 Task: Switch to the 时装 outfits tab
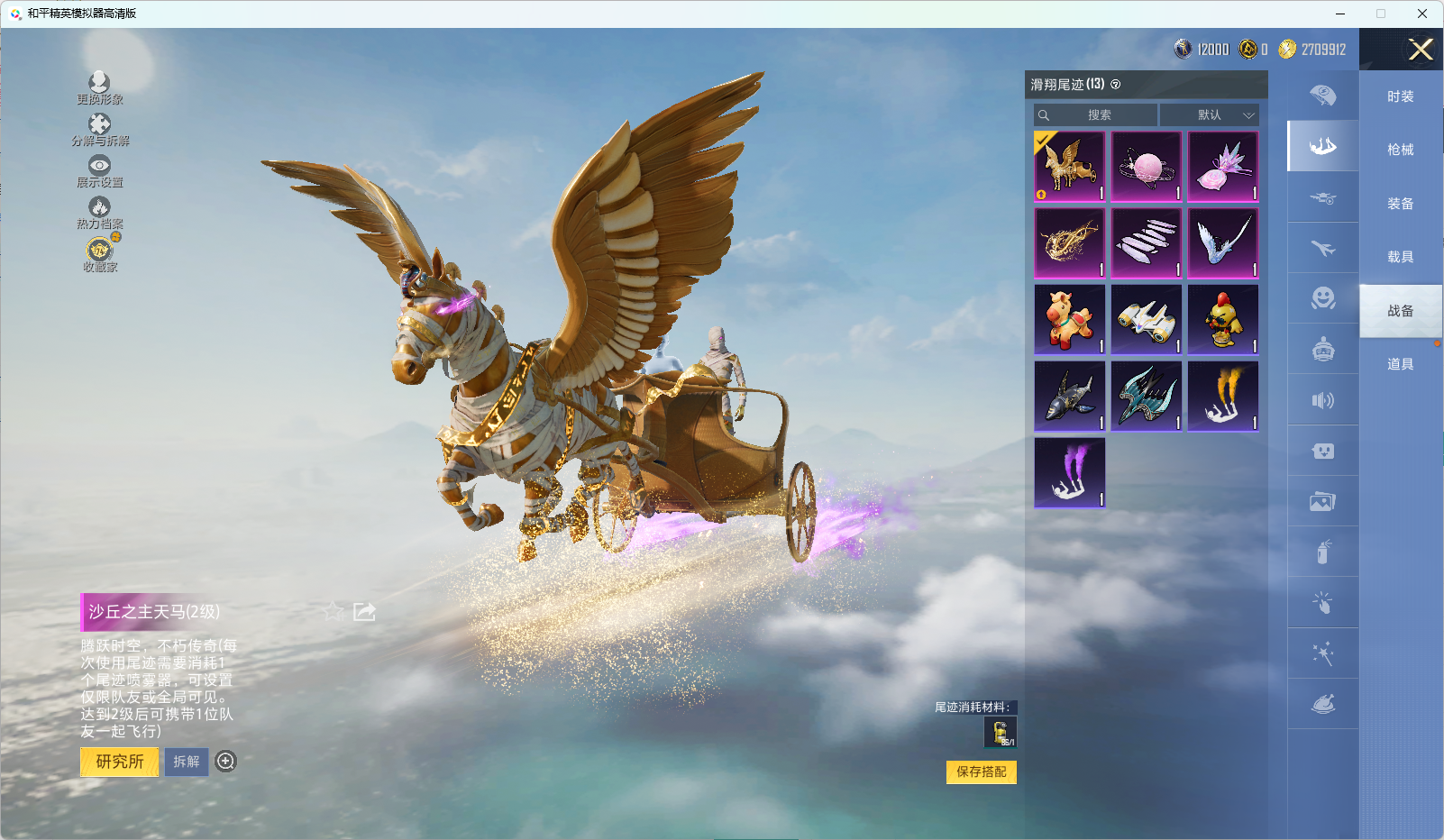pyautogui.click(x=1400, y=96)
